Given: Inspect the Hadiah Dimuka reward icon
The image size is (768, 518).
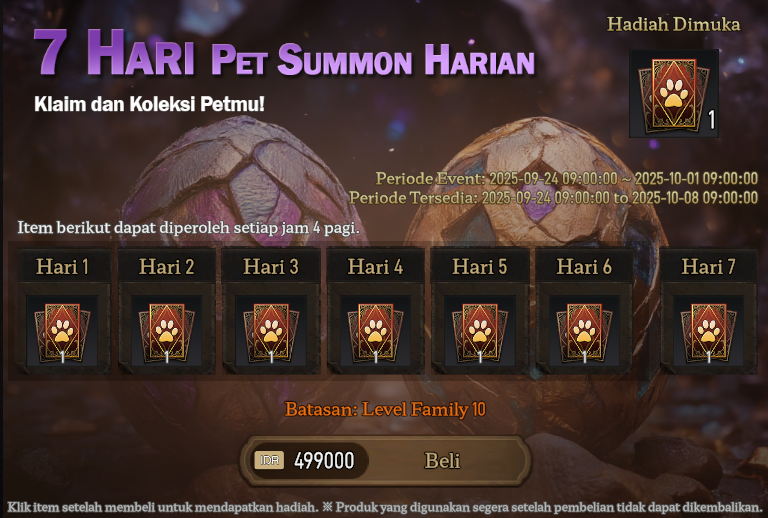Looking at the screenshot, I should click(x=673, y=94).
